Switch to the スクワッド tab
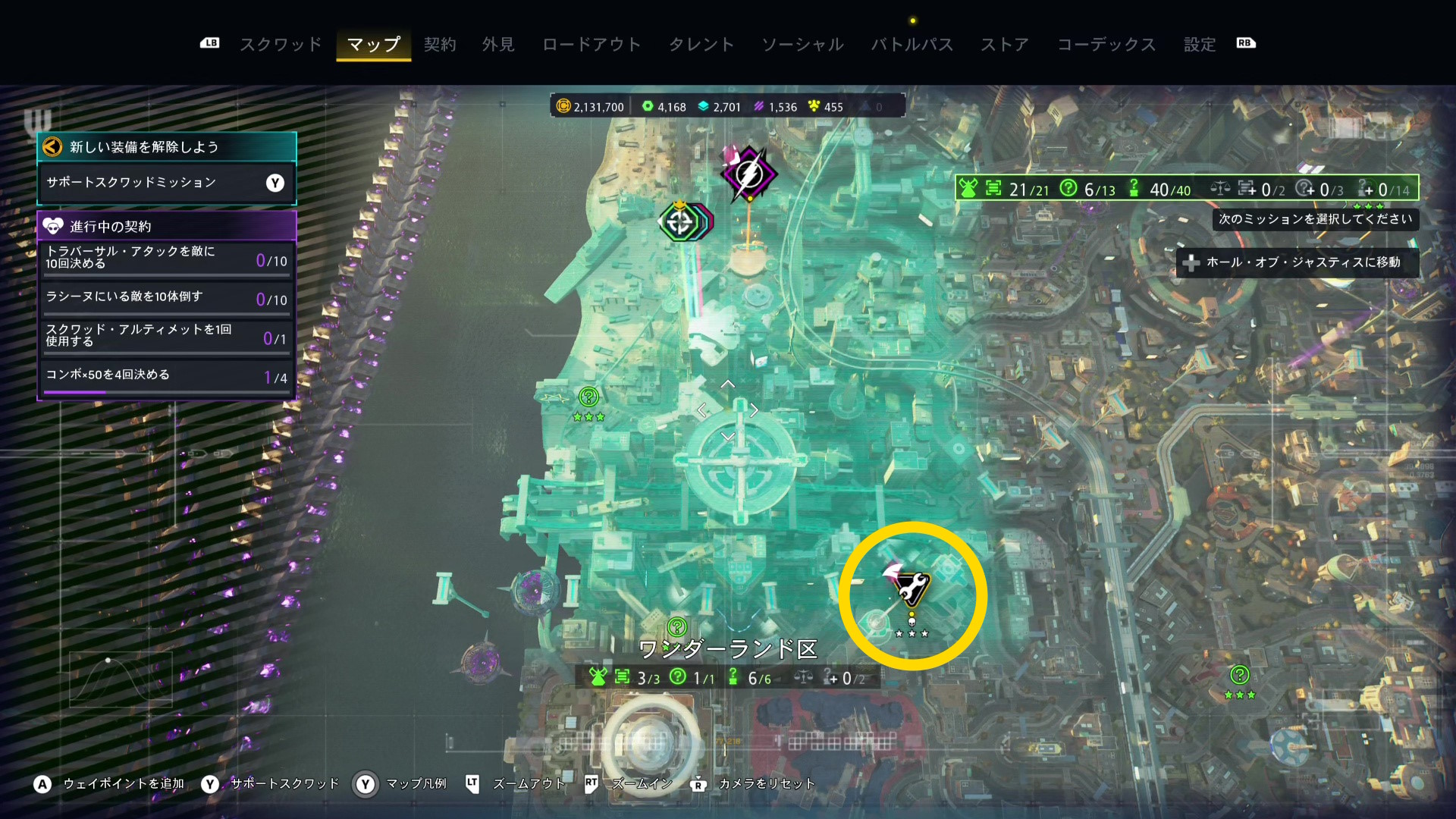The image size is (1456, 819). pos(281,45)
